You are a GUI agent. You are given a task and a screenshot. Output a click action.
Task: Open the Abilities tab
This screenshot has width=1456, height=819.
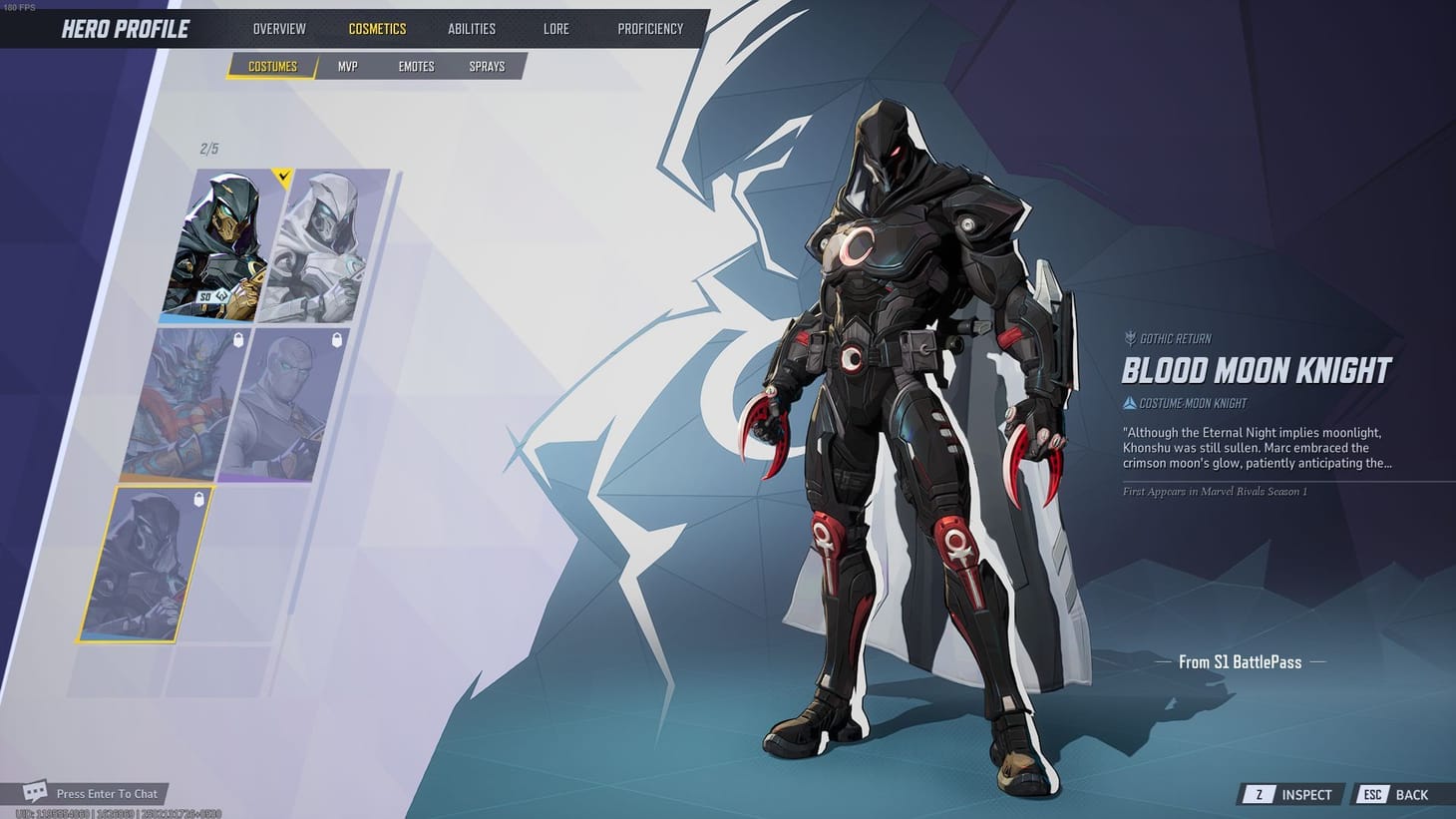click(x=471, y=28)
